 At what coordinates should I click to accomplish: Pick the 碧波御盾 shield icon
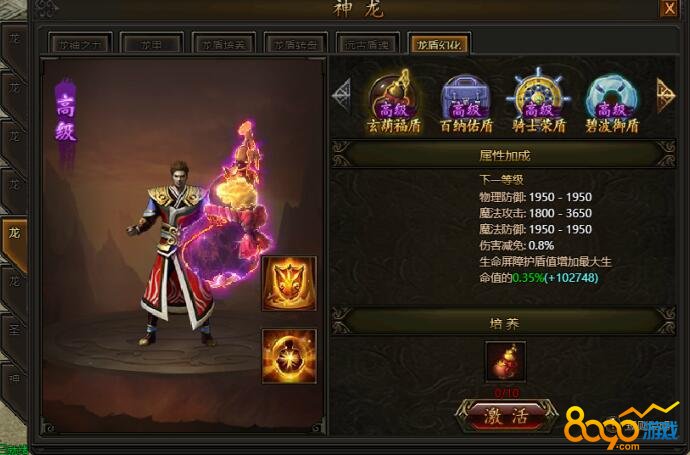tap(609, 95)
